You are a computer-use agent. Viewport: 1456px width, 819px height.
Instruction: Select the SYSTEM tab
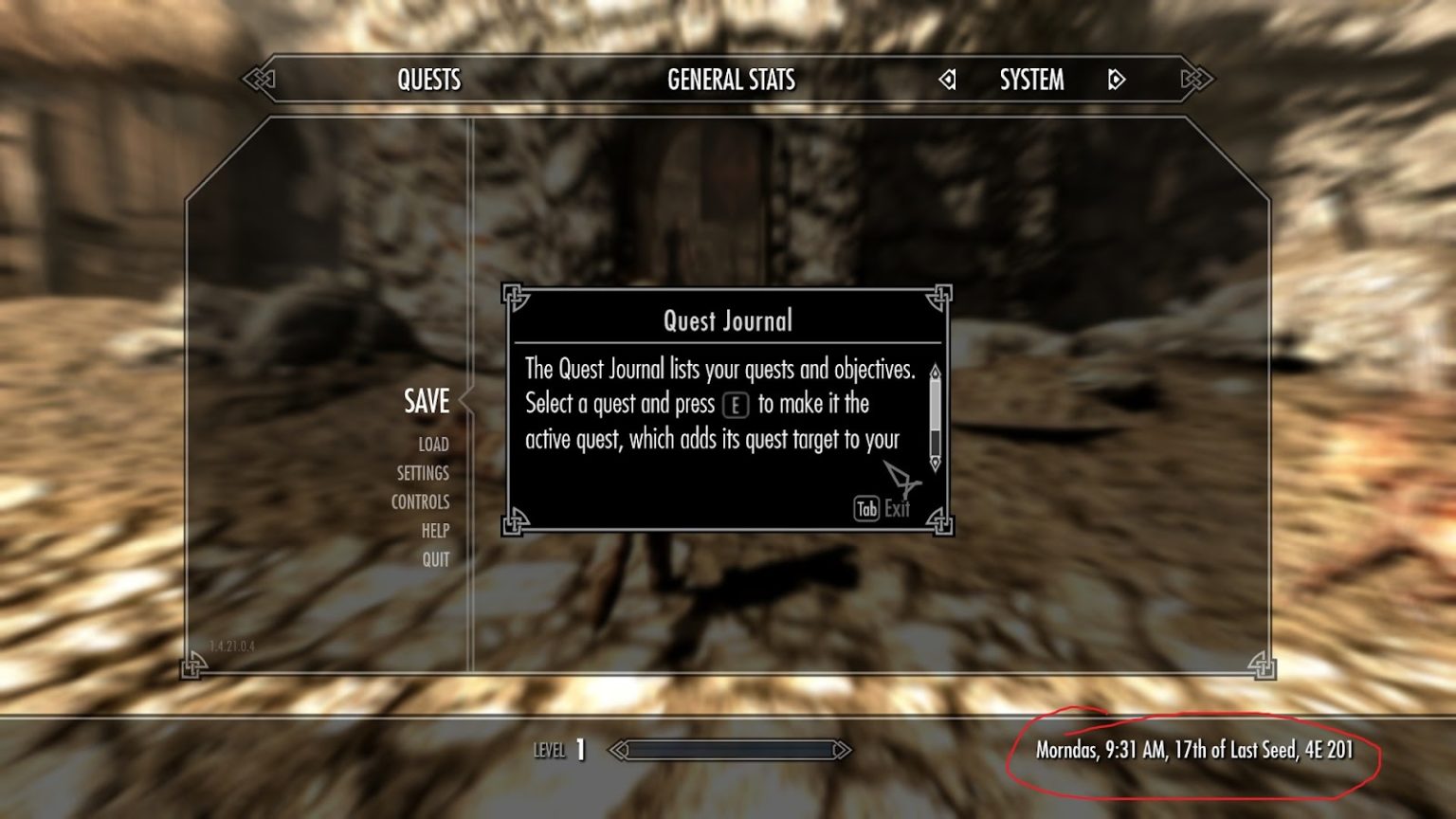tap(1030, 82)
